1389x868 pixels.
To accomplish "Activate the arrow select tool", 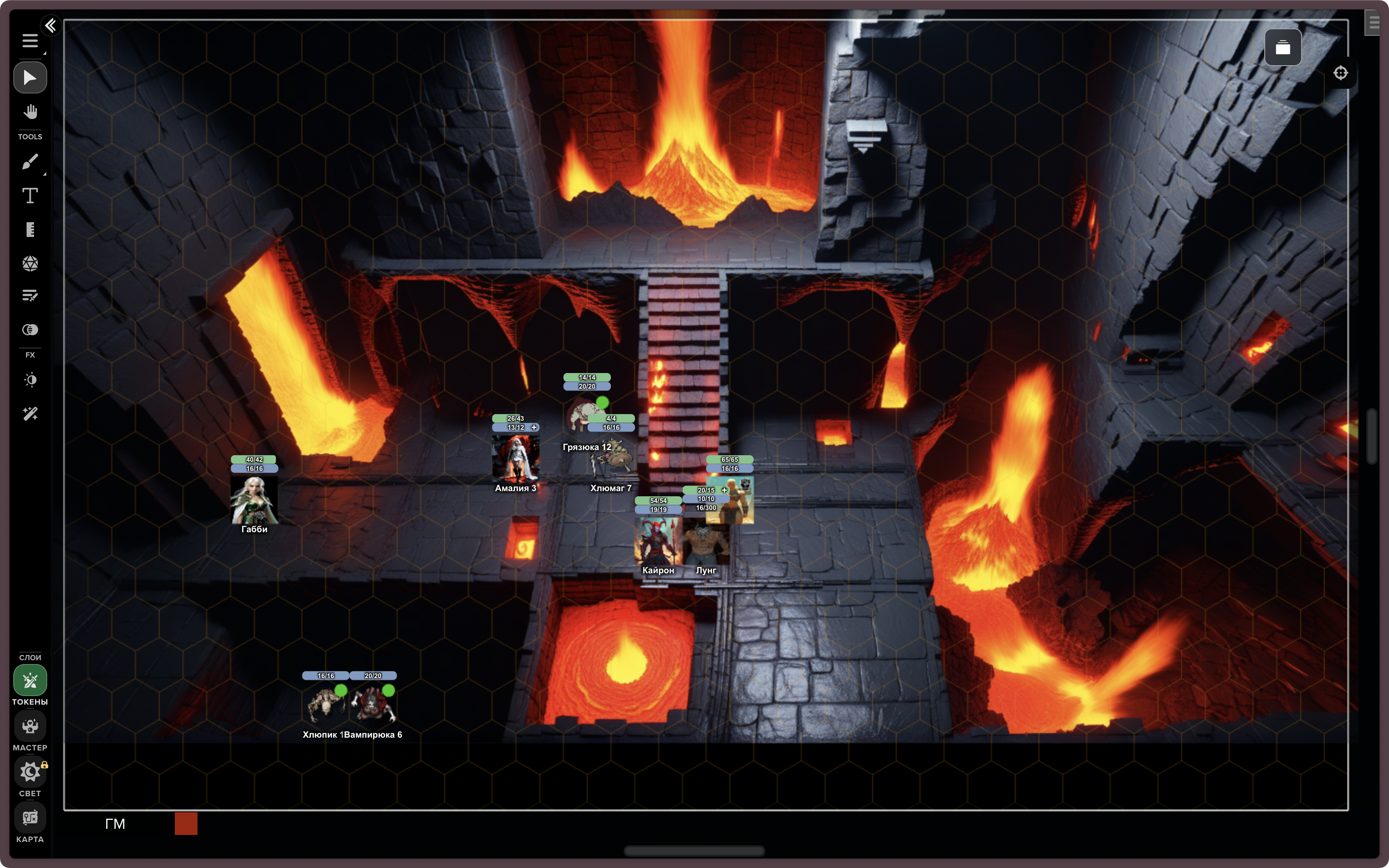I will (30, 77).
